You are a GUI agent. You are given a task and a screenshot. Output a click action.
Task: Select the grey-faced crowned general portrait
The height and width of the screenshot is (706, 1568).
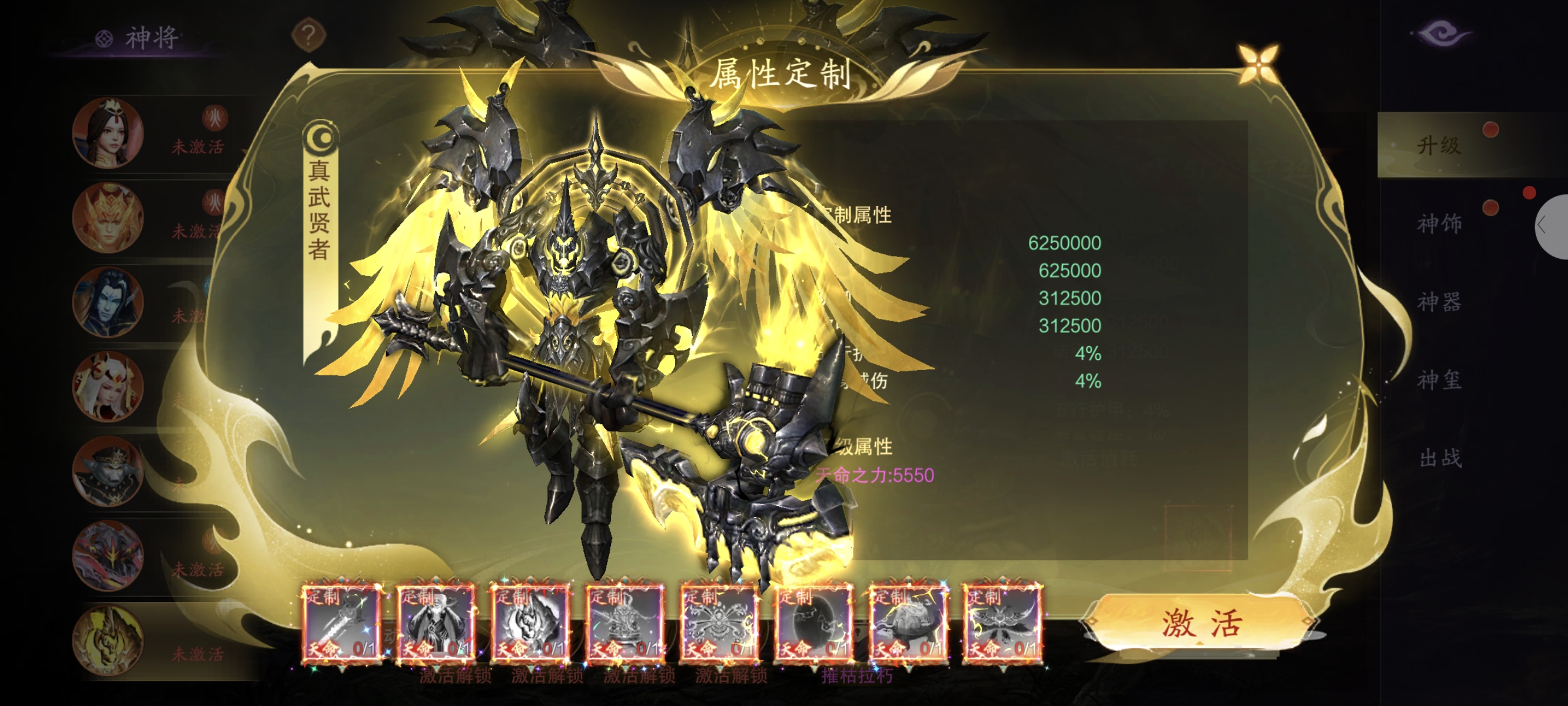108,471
